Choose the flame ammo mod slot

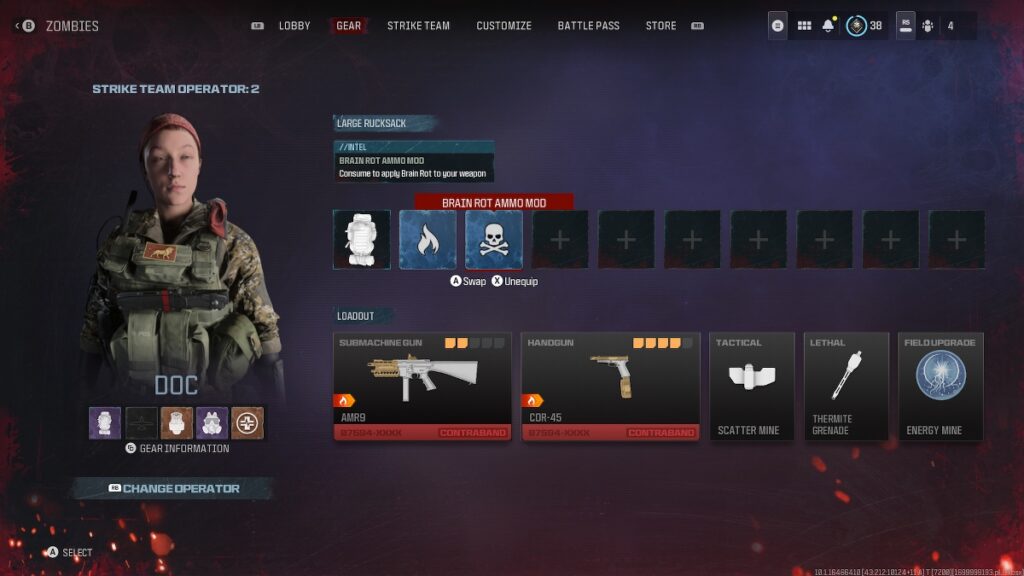(427, 240)
